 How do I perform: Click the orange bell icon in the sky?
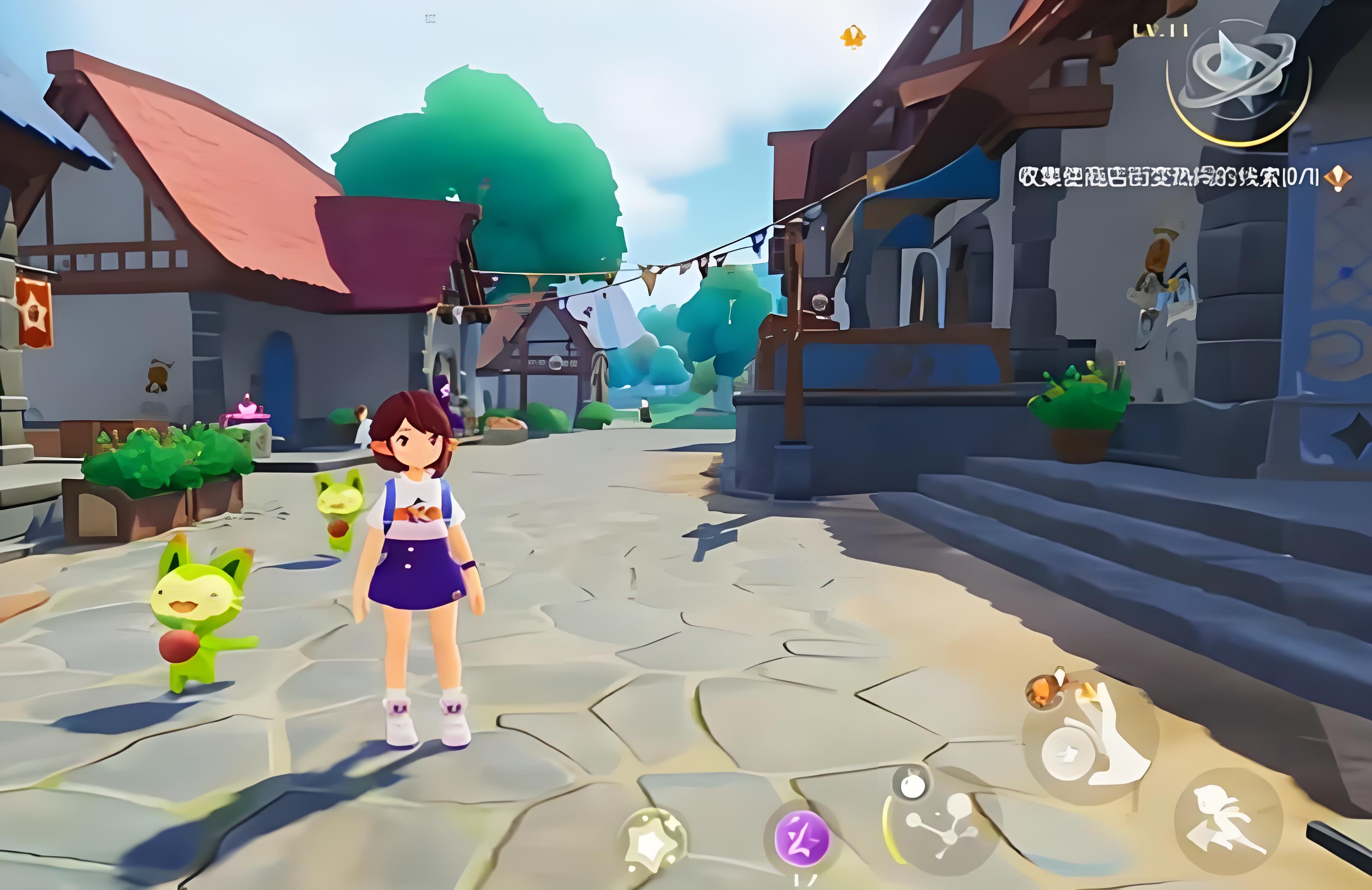coord(853,37)
